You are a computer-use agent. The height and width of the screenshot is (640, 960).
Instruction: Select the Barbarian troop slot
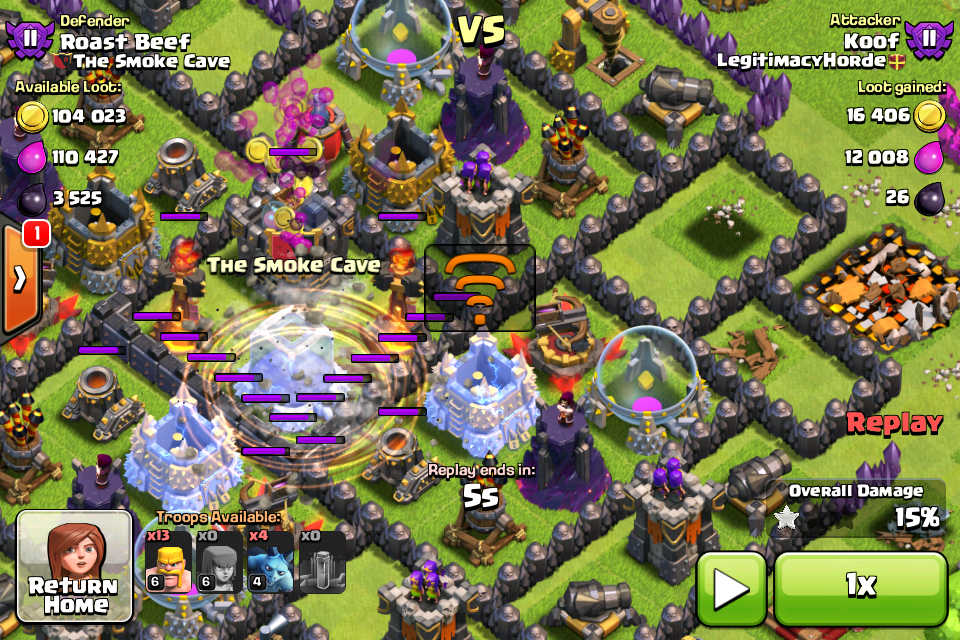(x=169, y=560)
